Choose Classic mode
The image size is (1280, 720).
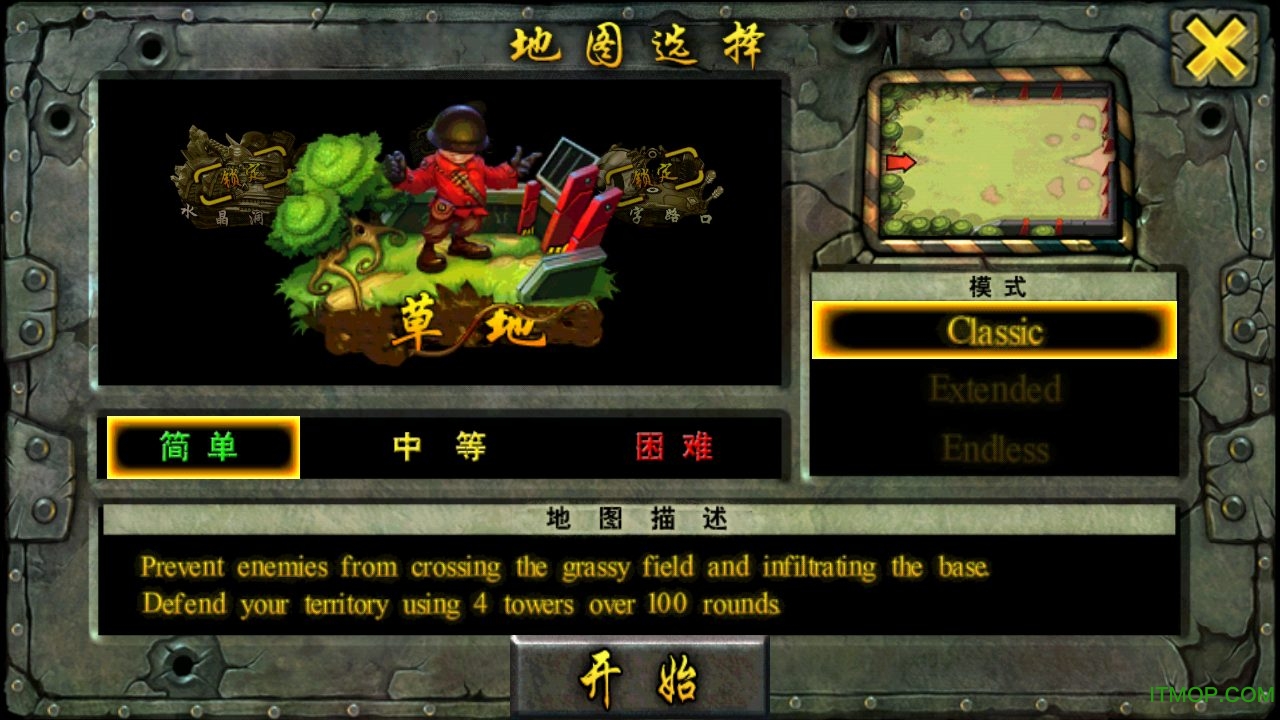coord(993,330)
